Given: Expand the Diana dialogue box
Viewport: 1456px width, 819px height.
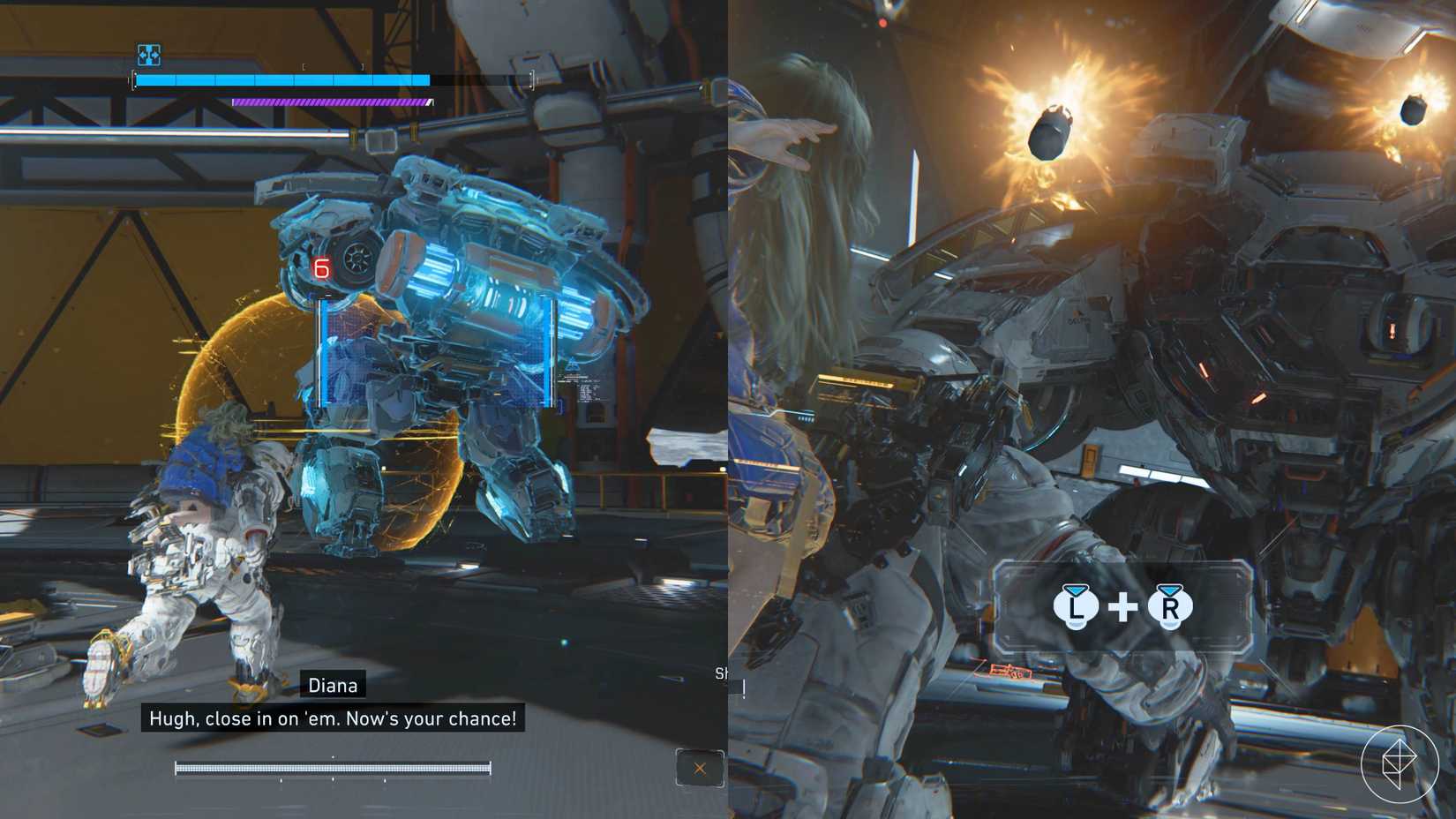Looking at the screenshot, I should coord(331,718).
